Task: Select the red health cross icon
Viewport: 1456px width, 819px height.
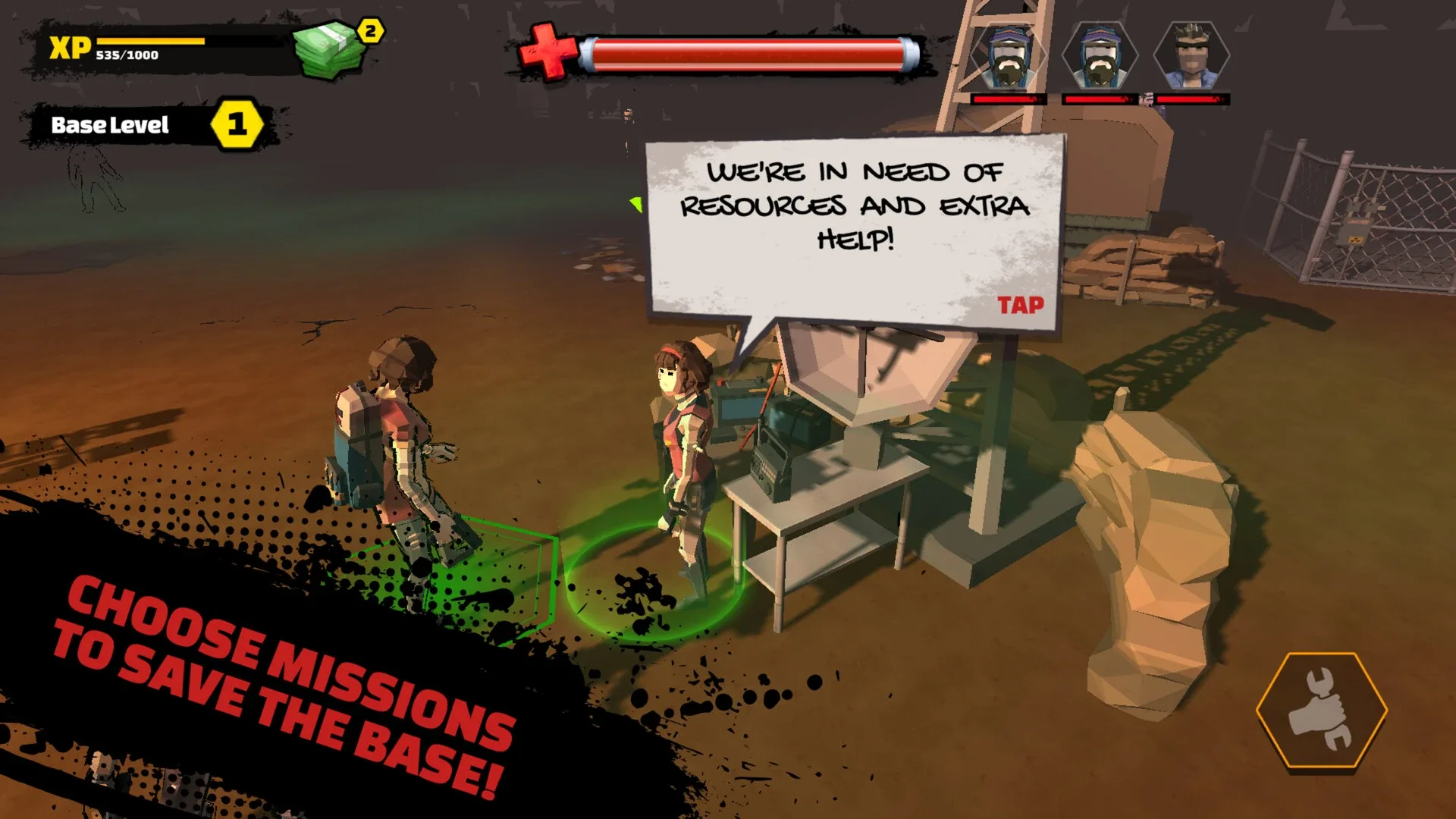Action: [x=545, y=49]
